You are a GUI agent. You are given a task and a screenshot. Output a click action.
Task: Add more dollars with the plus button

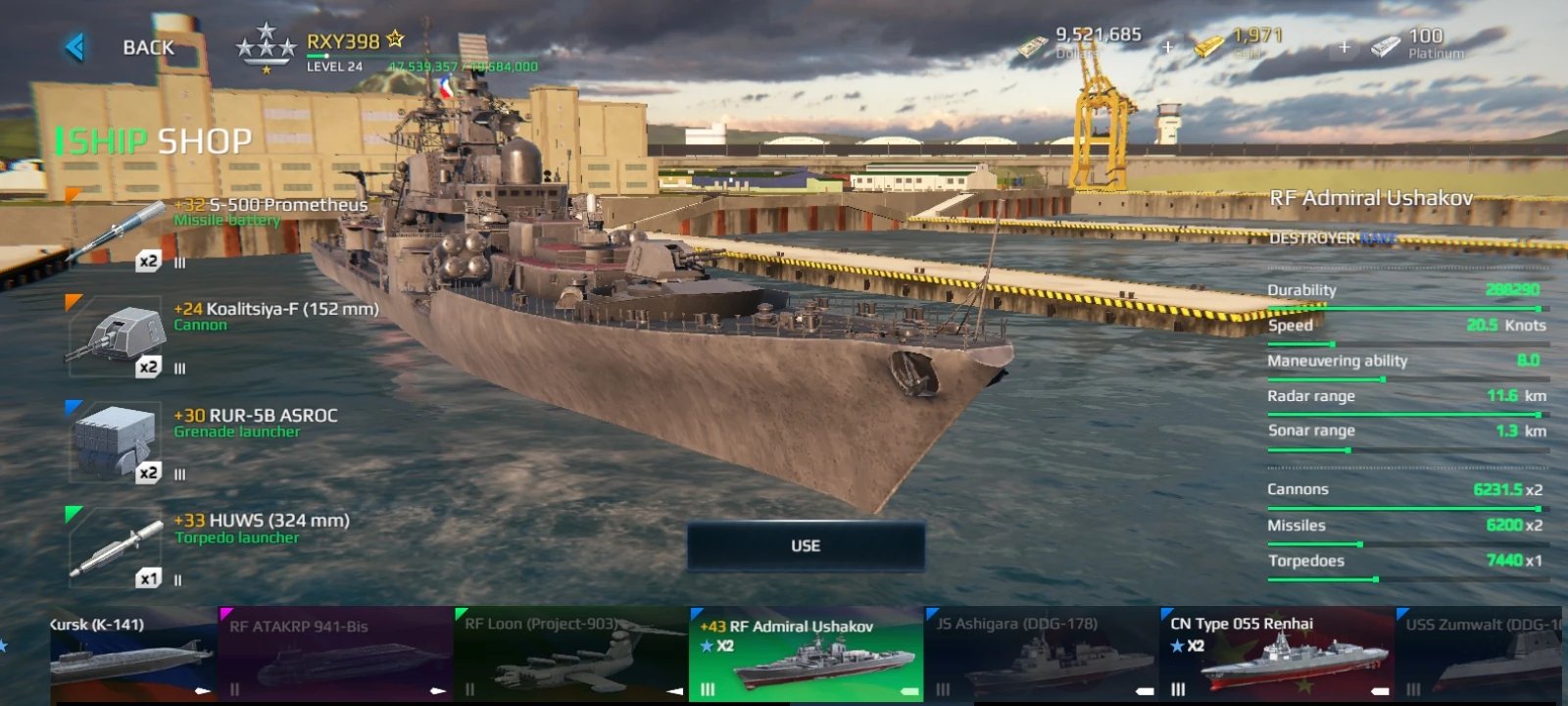tap(1167, 47)
